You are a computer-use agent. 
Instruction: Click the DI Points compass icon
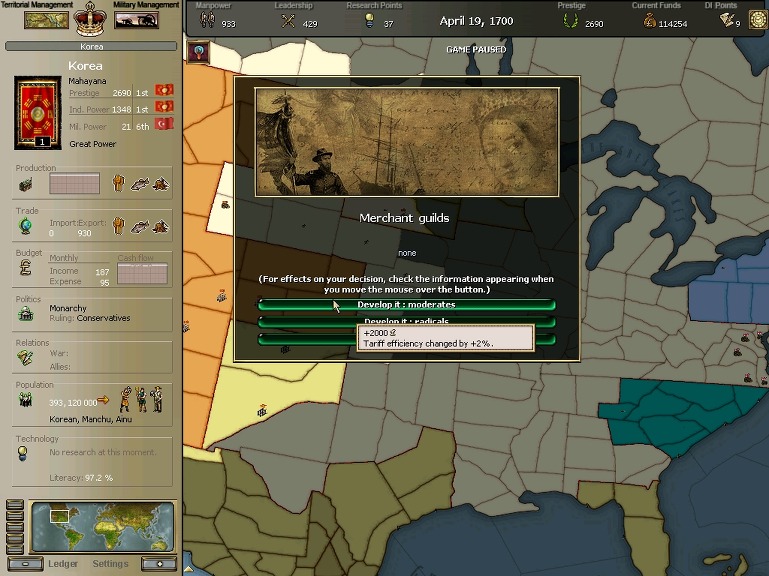click(756, 19)
